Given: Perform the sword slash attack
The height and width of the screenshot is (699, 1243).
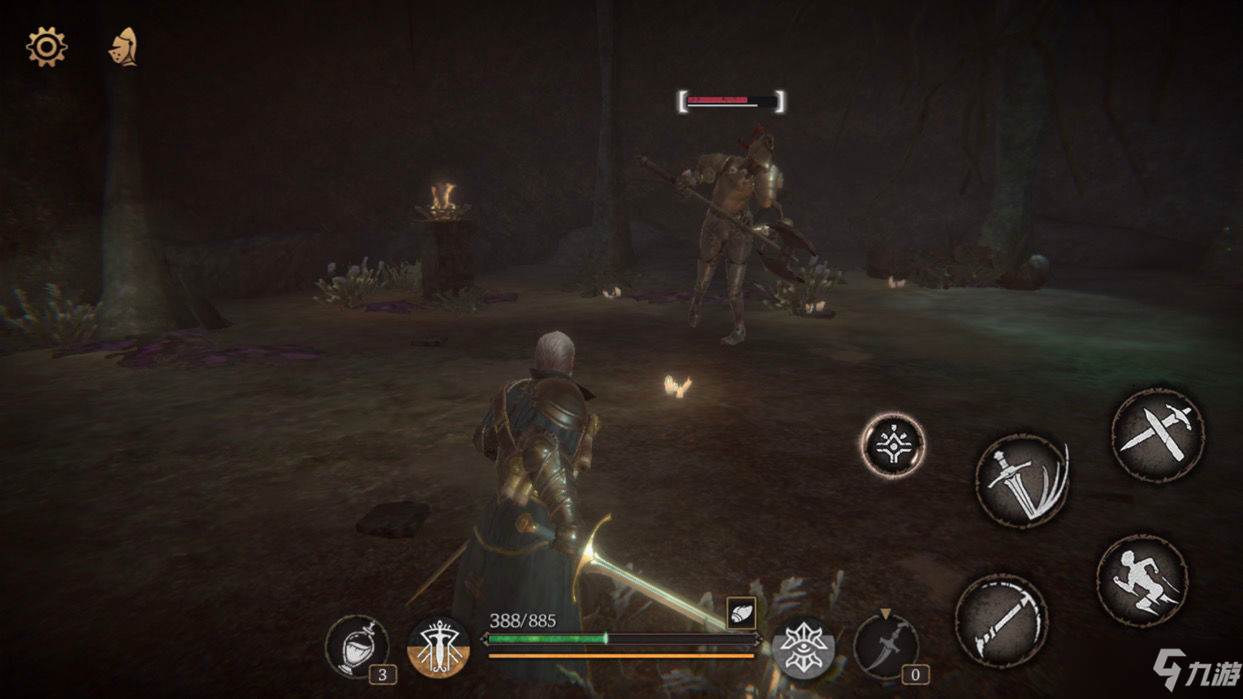Looking at the screenshot, I should coord(1022,481).
